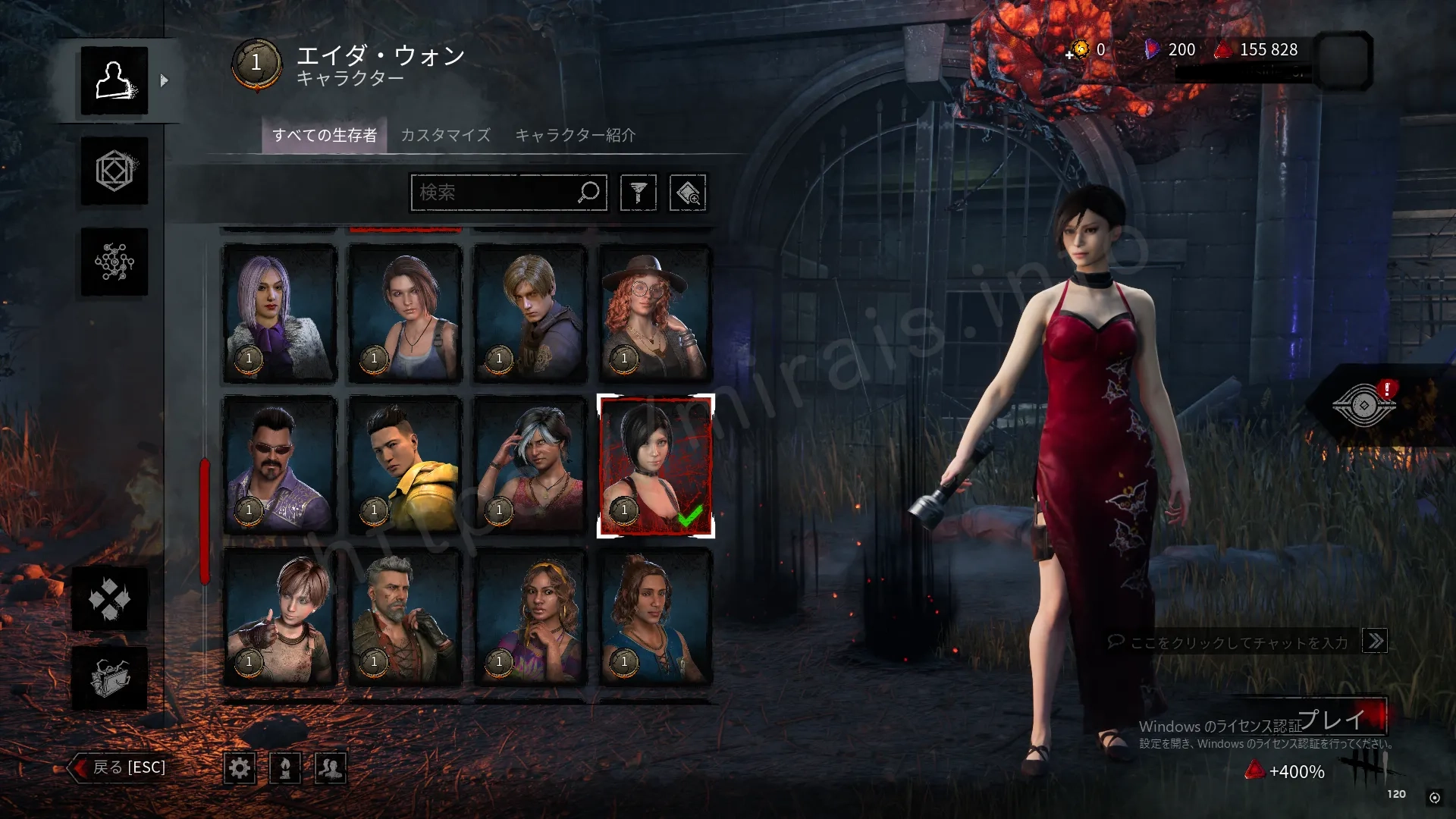Open the funnel filter button
The height and width of the screenshot is (819, 1456).
(x=638, y=193)
